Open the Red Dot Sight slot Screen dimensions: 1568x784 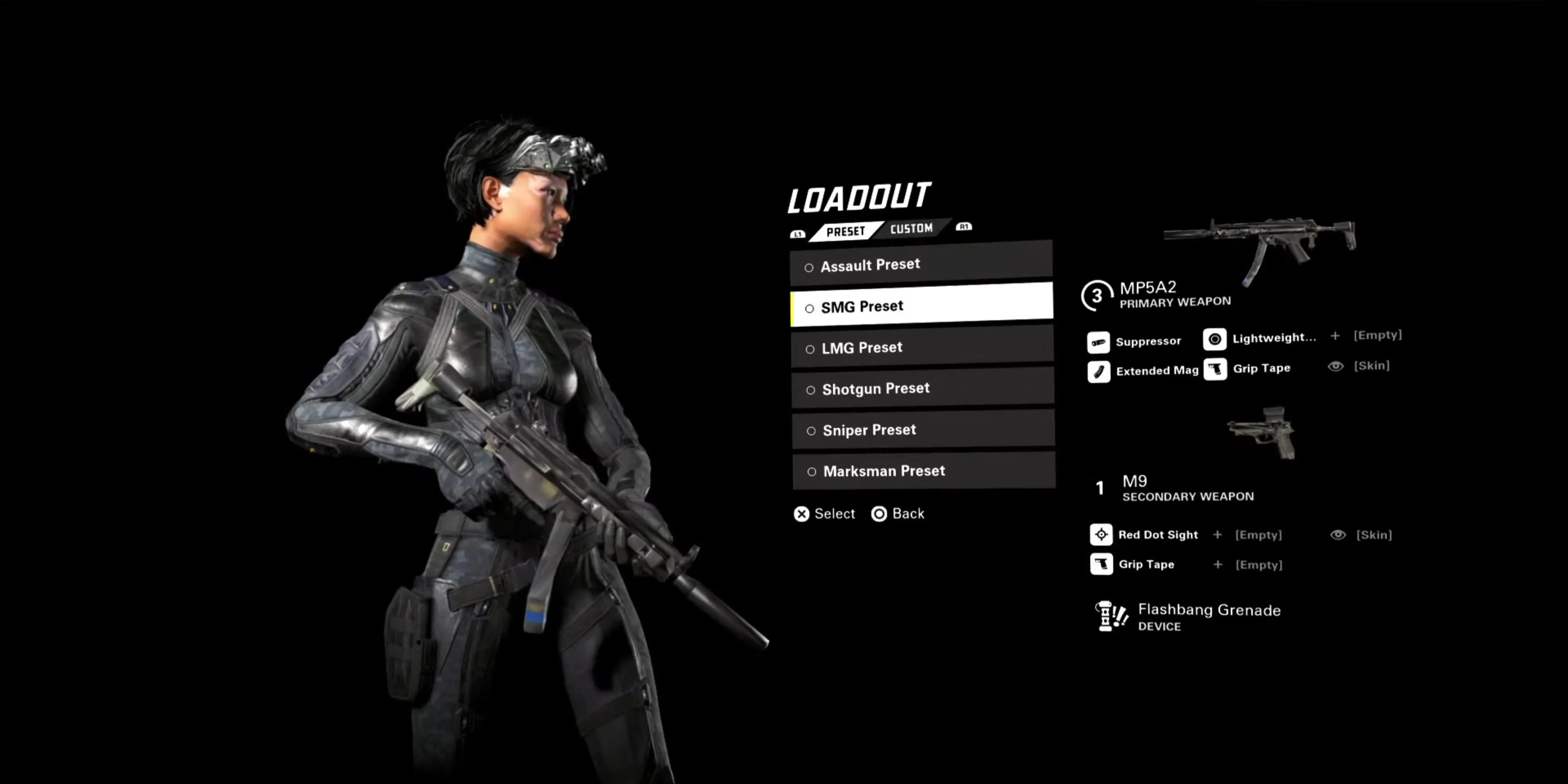(x=1144, y=534)
